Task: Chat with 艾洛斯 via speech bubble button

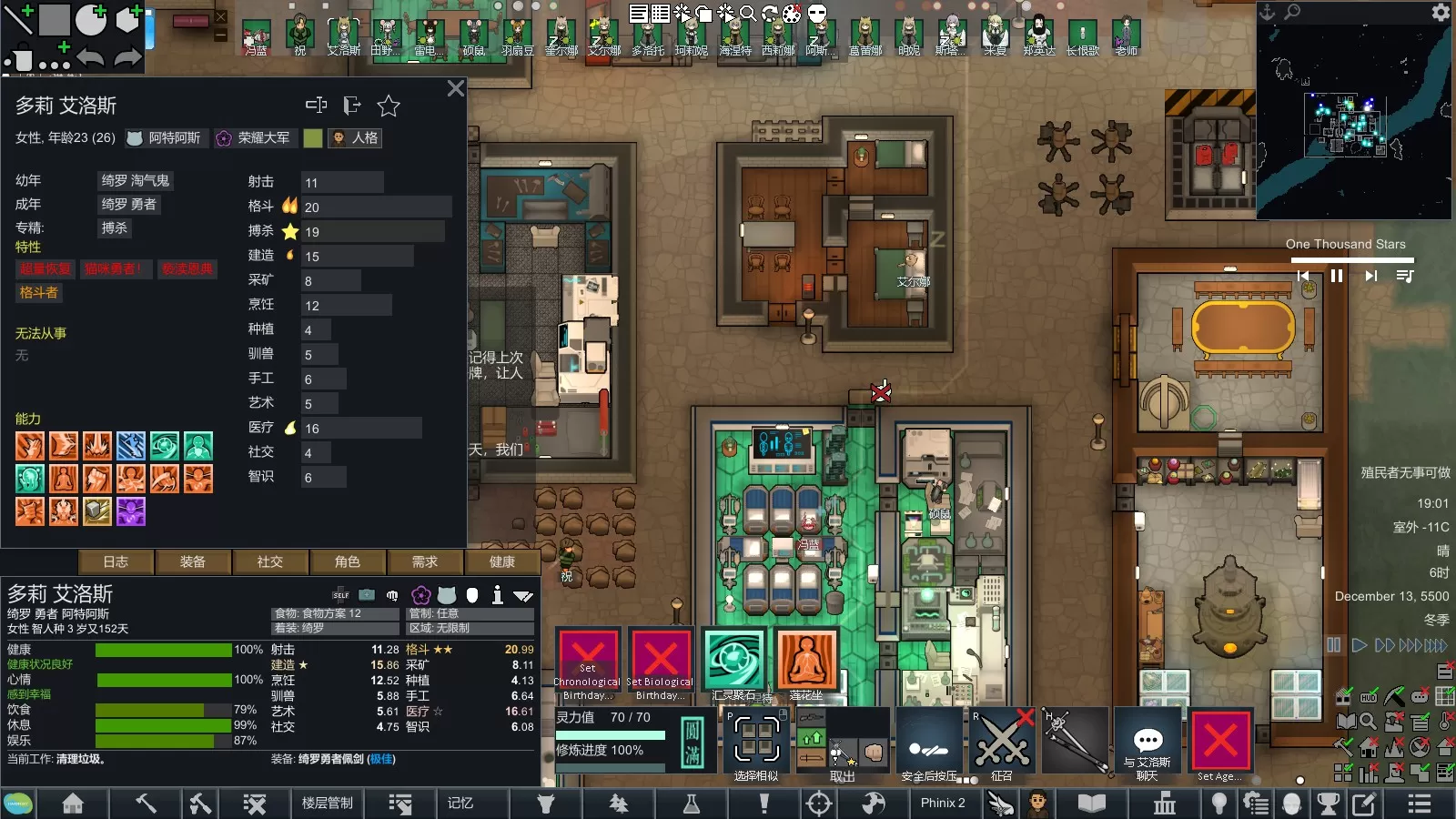Action: click(1148, 743)
